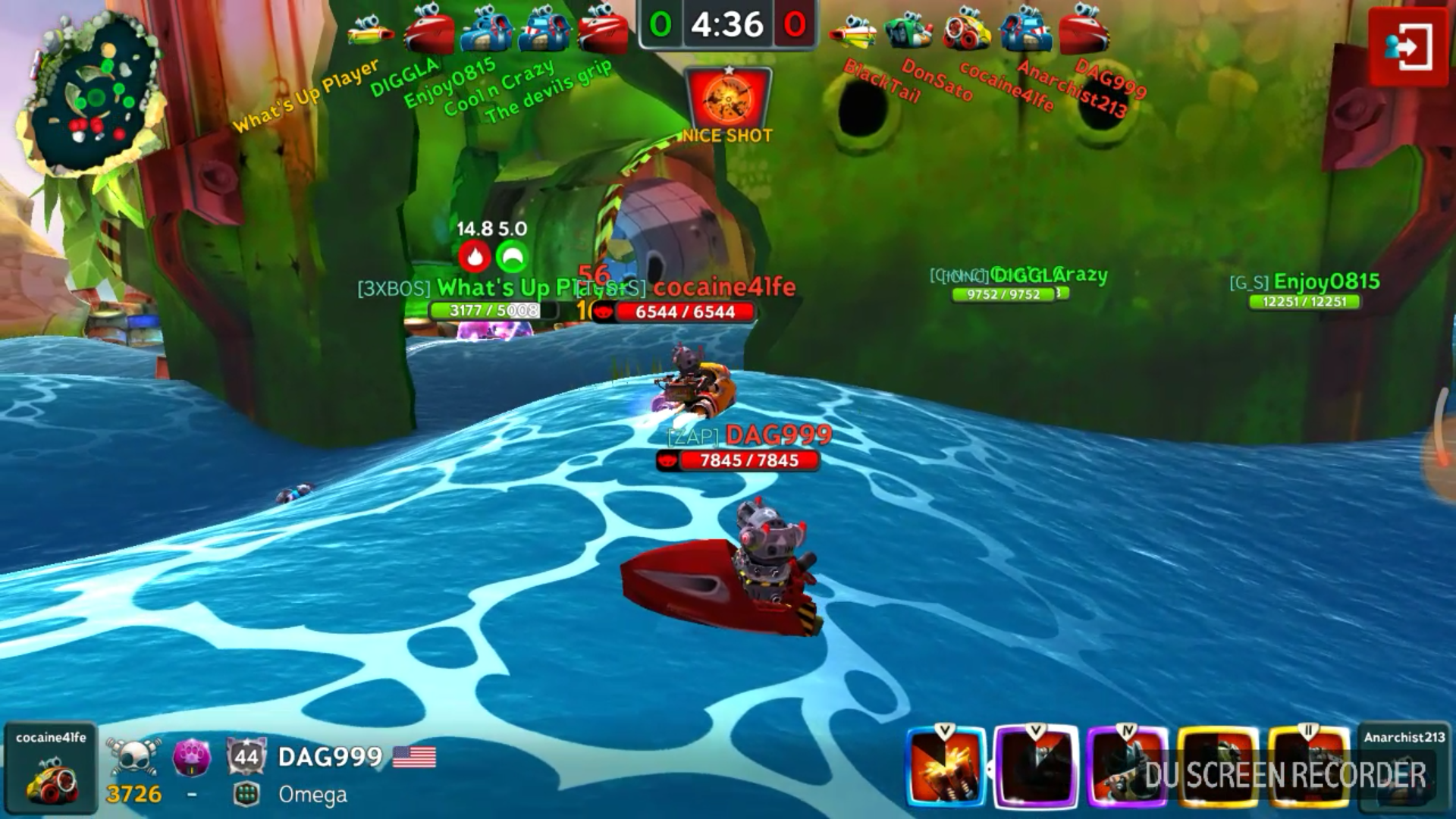Image resolution: width=1456 pixels, height=819 pixels.
Task: Pick The devils grip's red ship icon
Action: click(602, 30)
